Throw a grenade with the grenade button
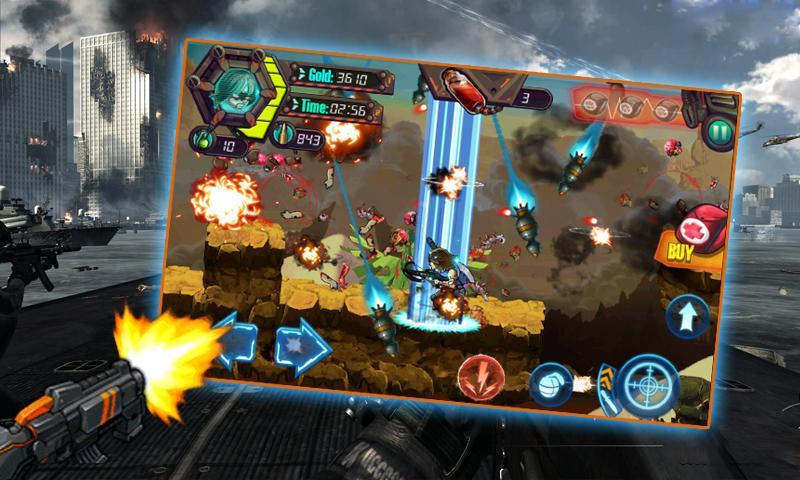This screenshot has width=800, height=480. [549, 383]
